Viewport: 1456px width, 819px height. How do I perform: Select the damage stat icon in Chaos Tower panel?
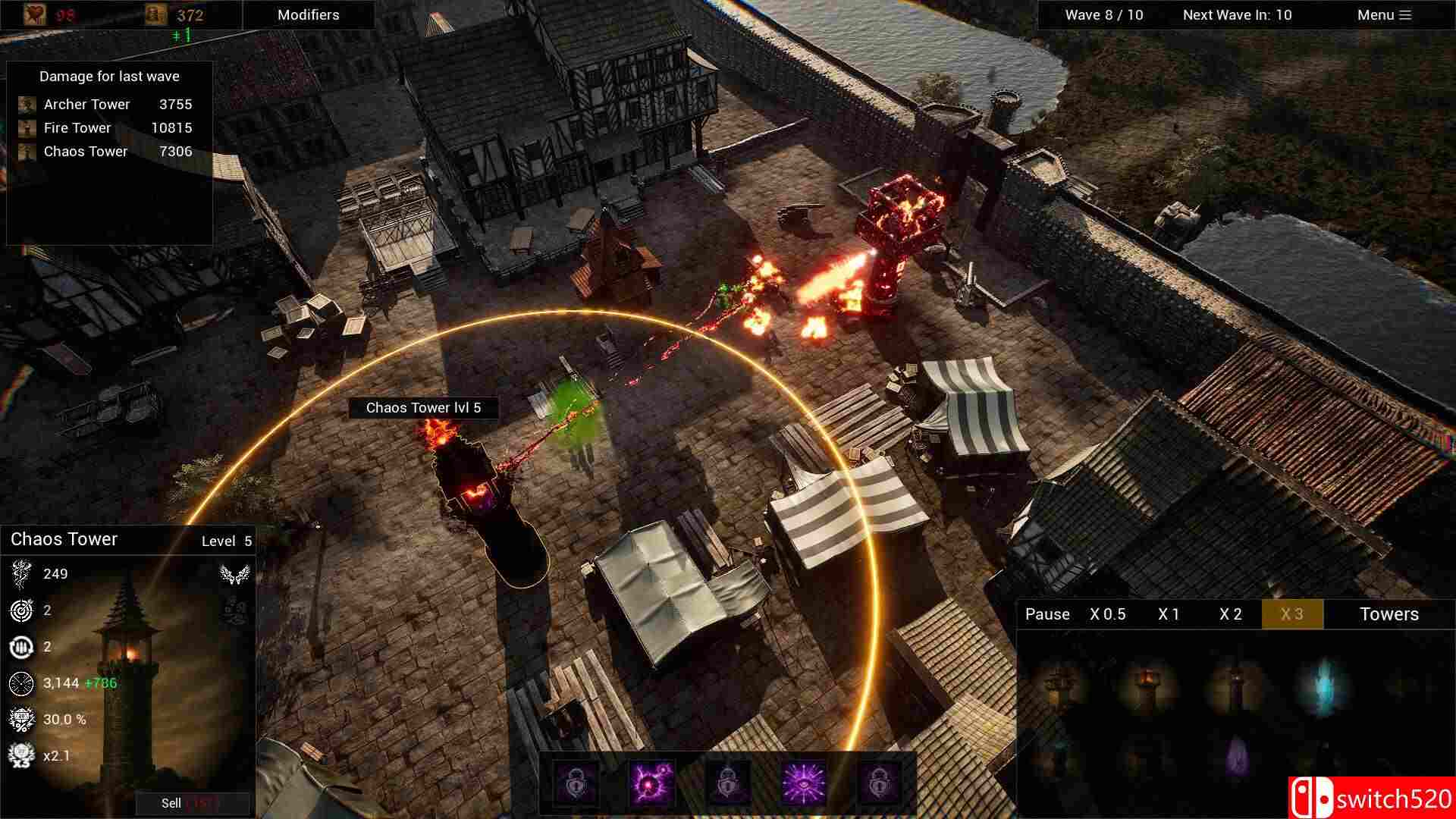(x=23, y=573)
